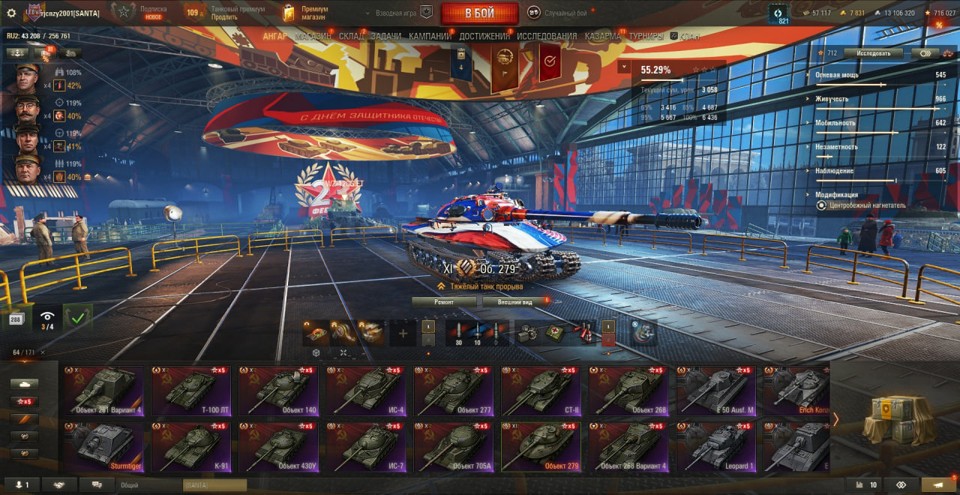Switch to the Достижения tab
The image size is (960, 495).
[484, 36]
